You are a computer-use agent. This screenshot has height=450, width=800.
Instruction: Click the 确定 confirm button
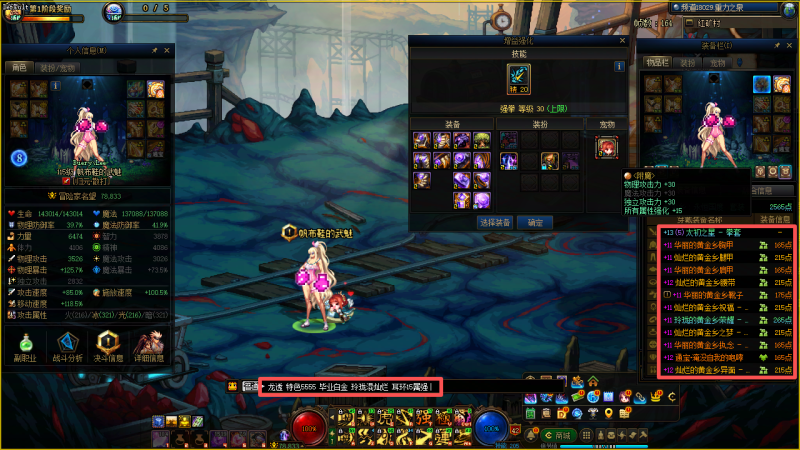pos(536,222)
